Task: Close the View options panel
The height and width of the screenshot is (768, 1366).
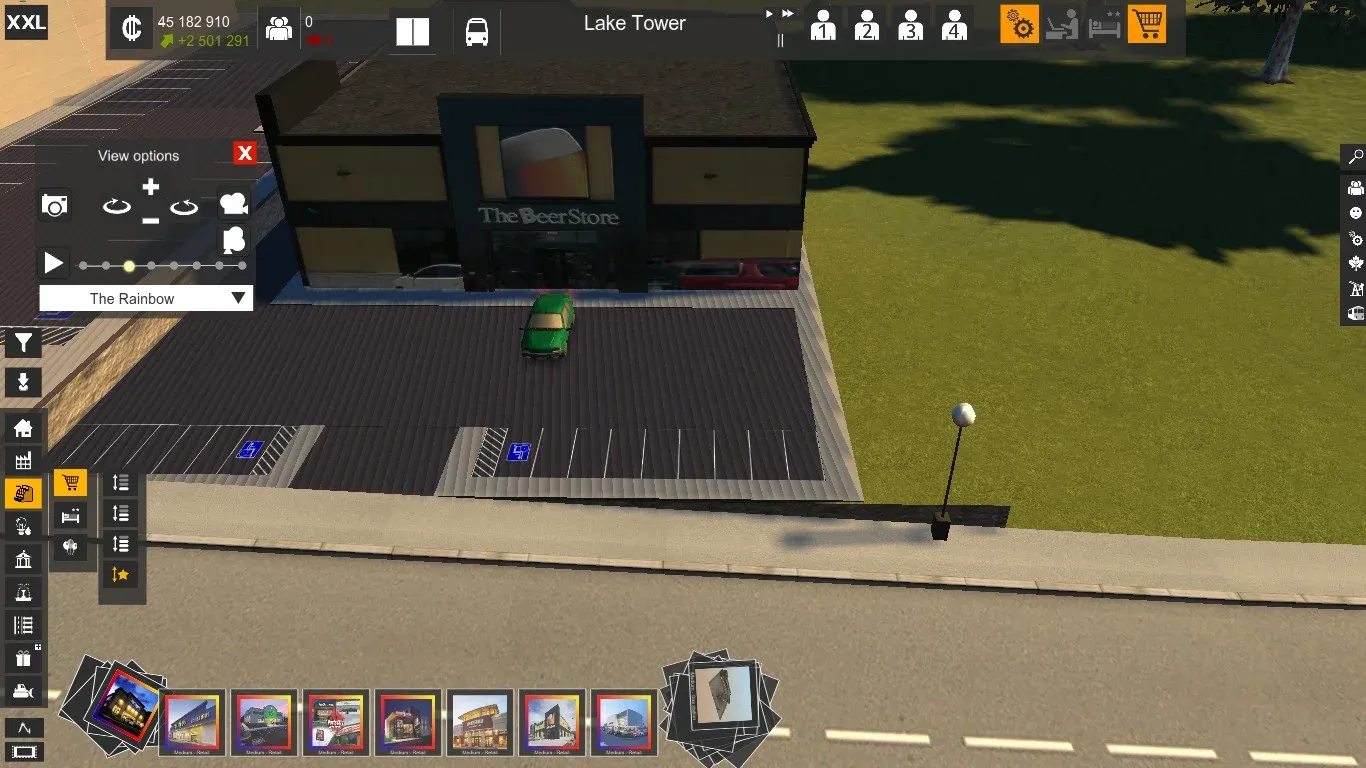Action: [x=245, y=153]
